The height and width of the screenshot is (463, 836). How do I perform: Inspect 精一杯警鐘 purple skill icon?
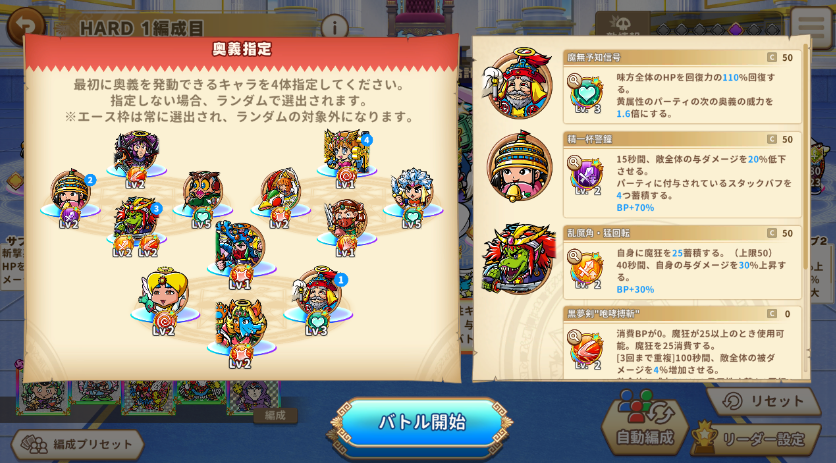coord(587,174)
